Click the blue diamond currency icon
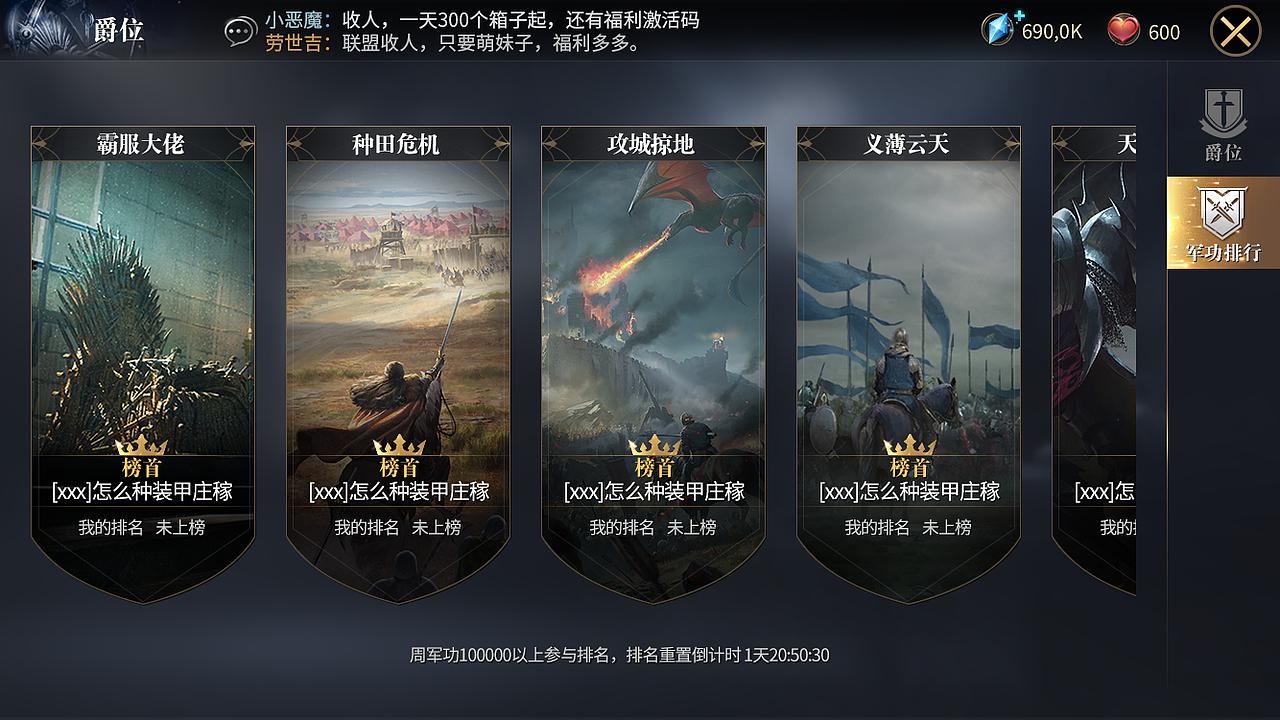Image resolution: width=1280 pixels, height=720 pixels. click(996, 30)
